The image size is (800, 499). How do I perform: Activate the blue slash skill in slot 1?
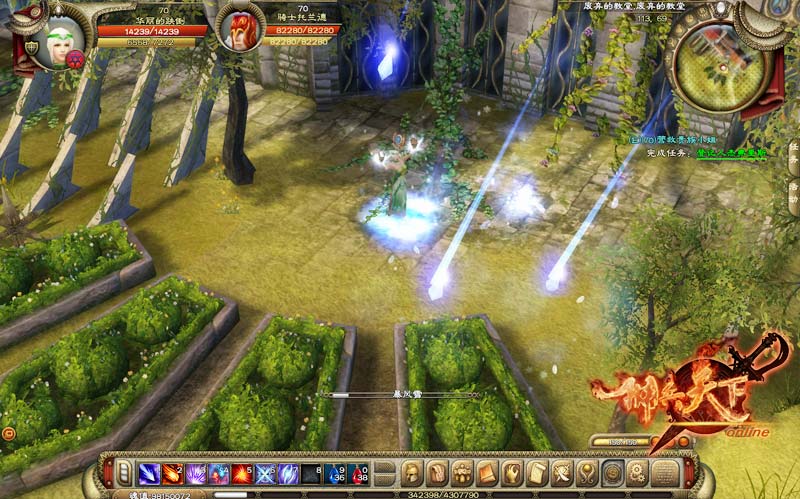[x=148, y=472]
